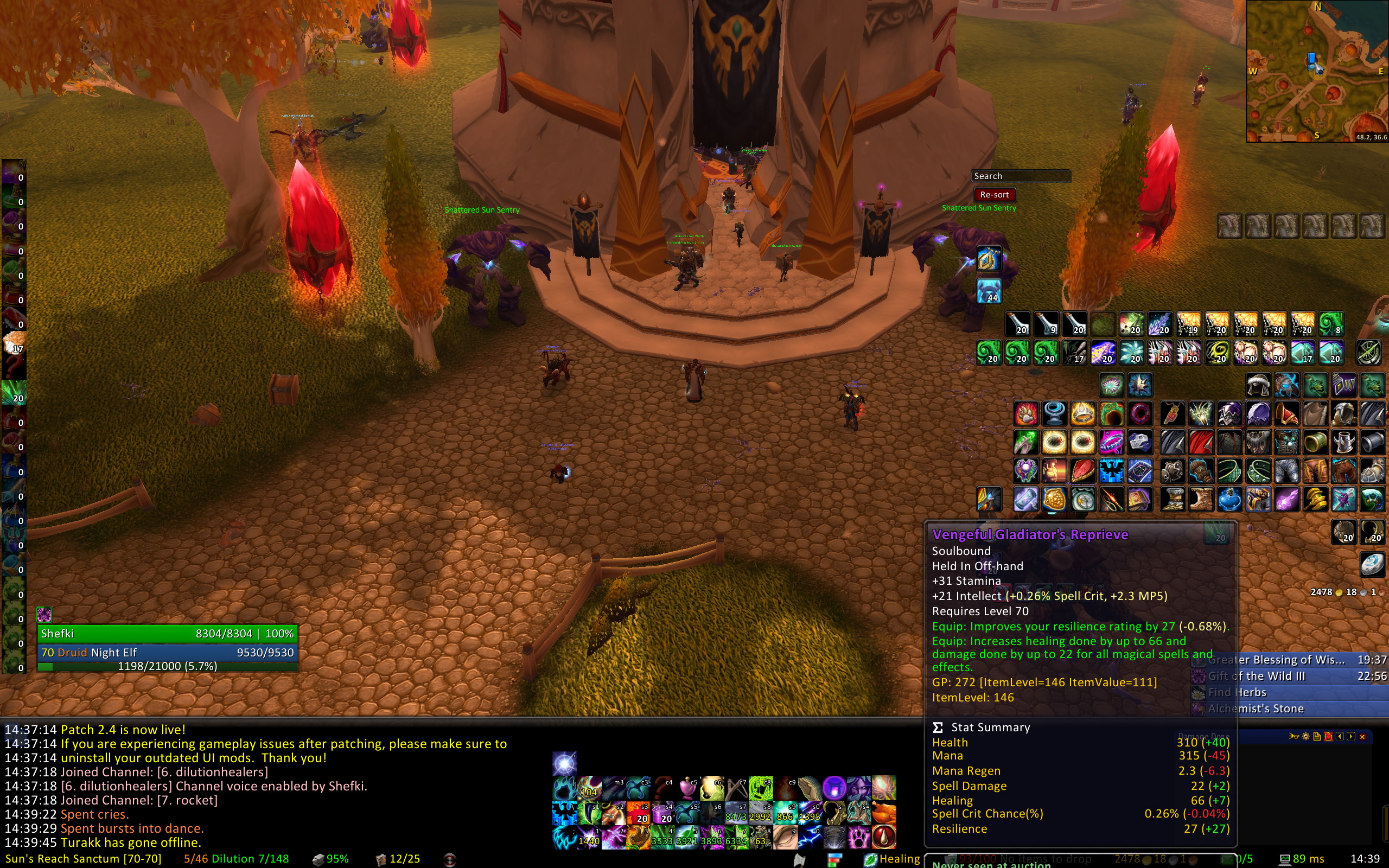Open the damage meter gear settings

coord(1305,737)
